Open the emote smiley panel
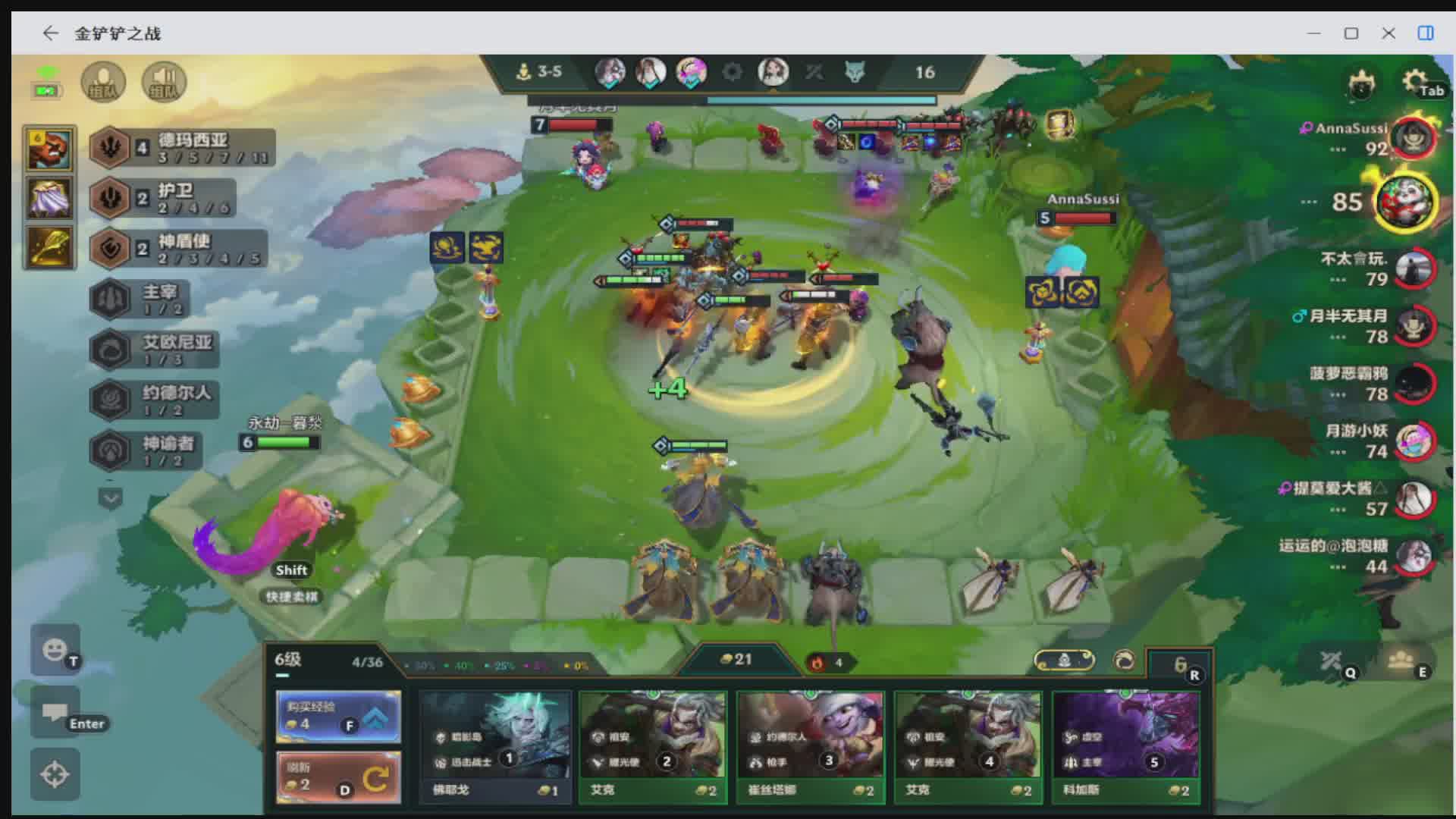The image size is (1456, 819). (55, 650)
